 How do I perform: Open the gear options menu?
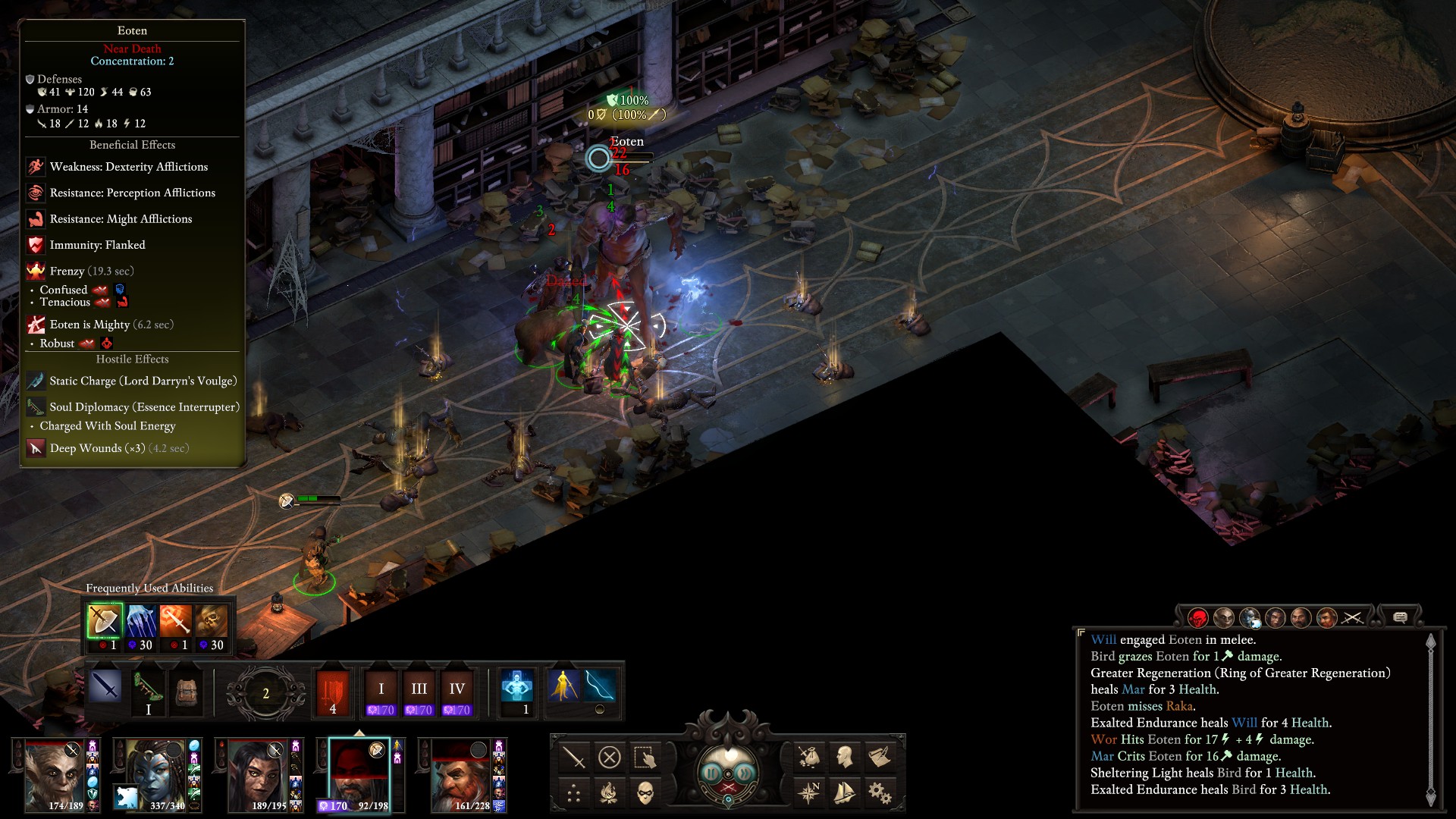[x=880, y=793]
